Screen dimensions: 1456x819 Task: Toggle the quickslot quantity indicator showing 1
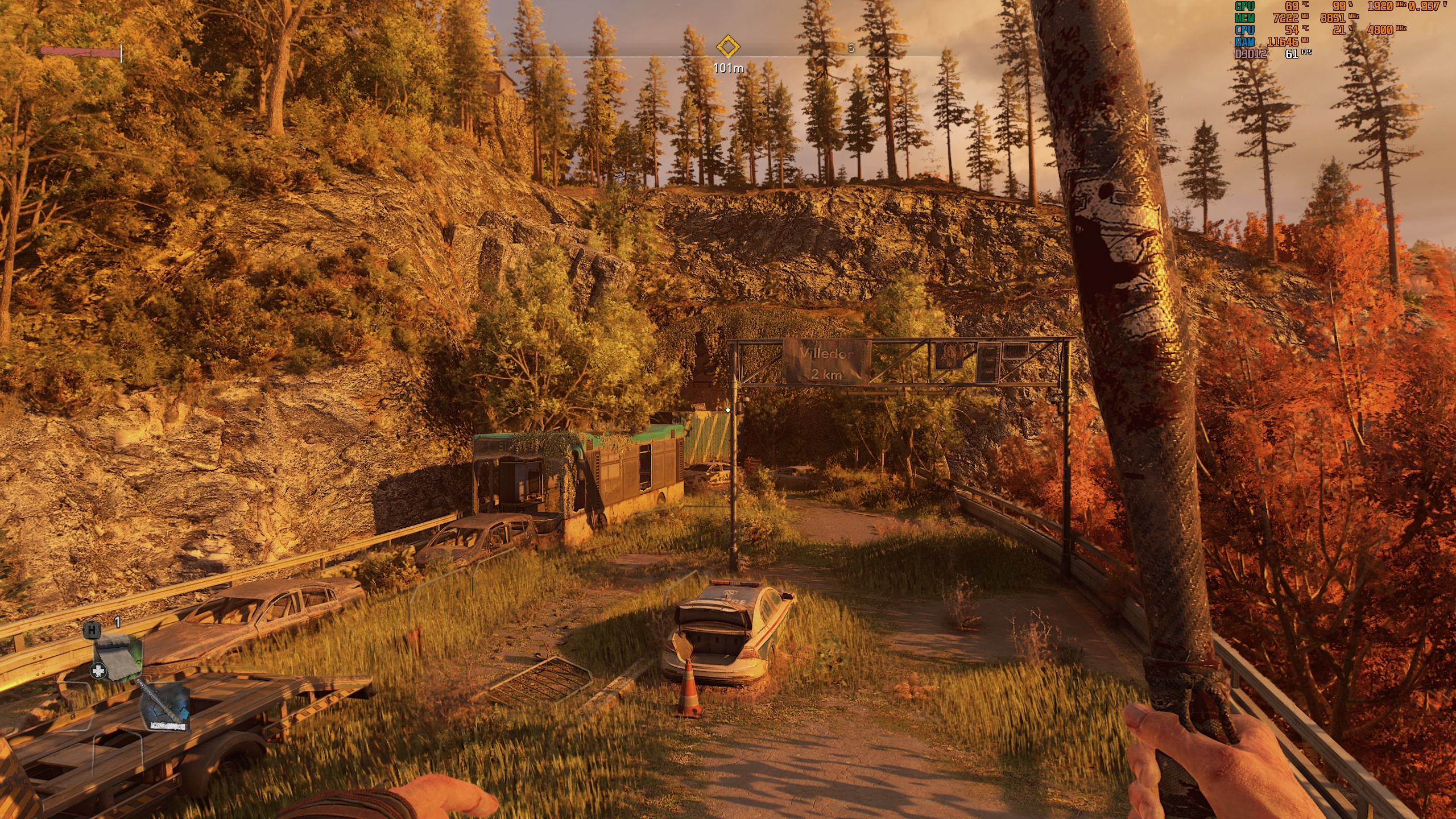pyautogui.click(x=117, y=622)
